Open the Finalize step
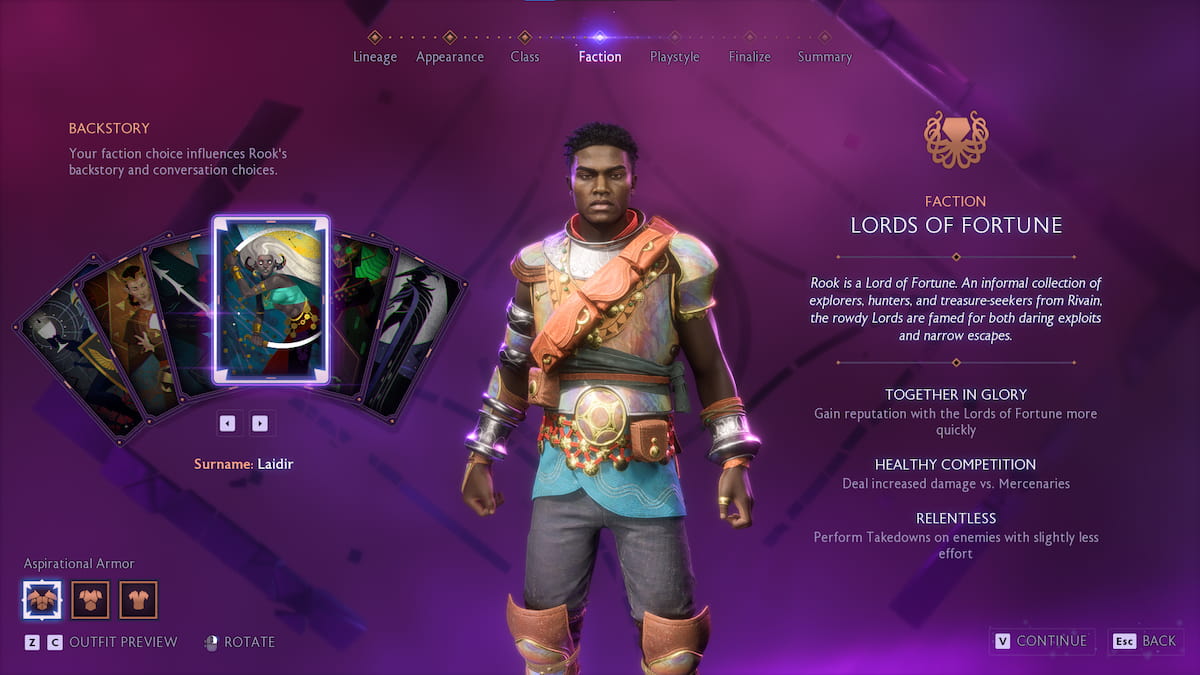Screen dimensions: 1200x675 [x=750, y=56]
